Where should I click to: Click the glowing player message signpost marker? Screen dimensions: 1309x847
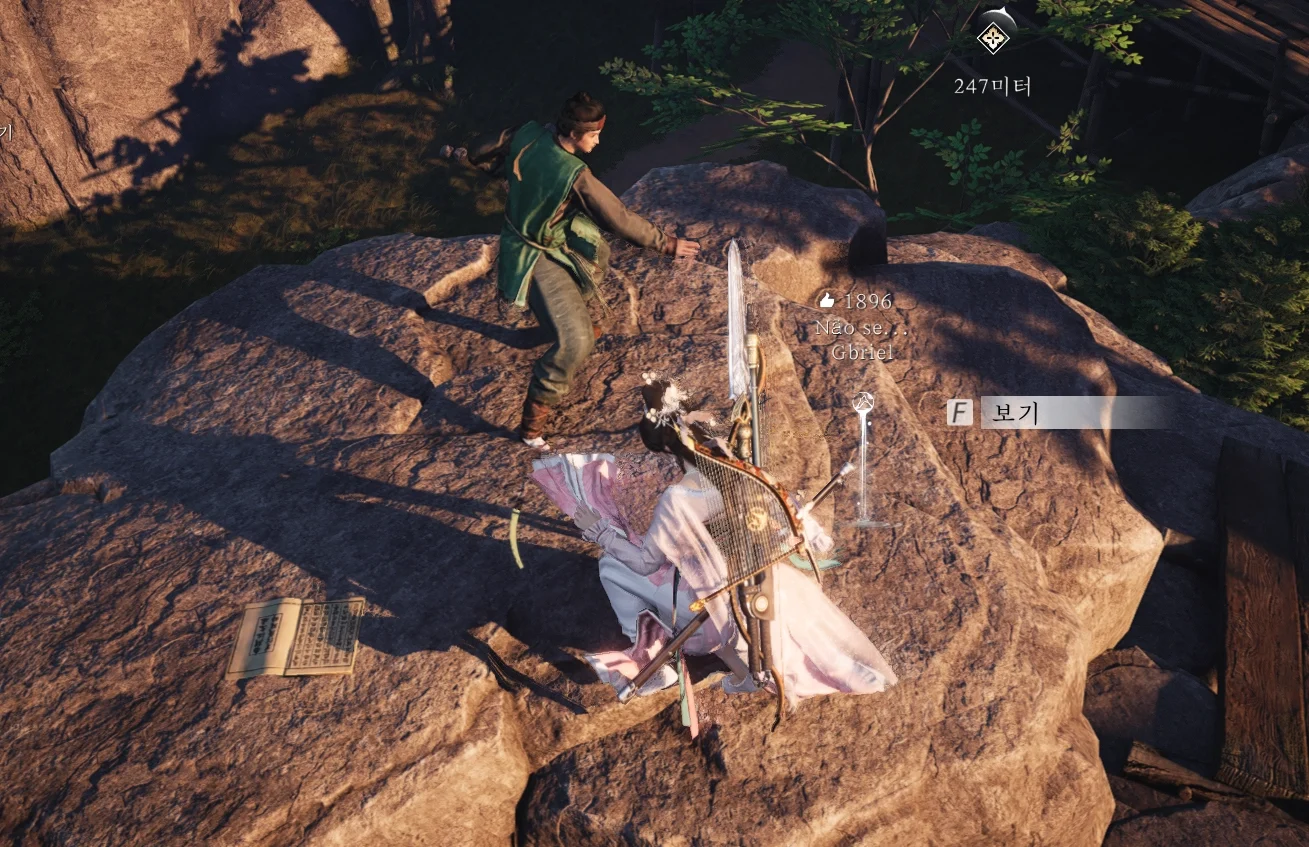click(x=863, y=459)
